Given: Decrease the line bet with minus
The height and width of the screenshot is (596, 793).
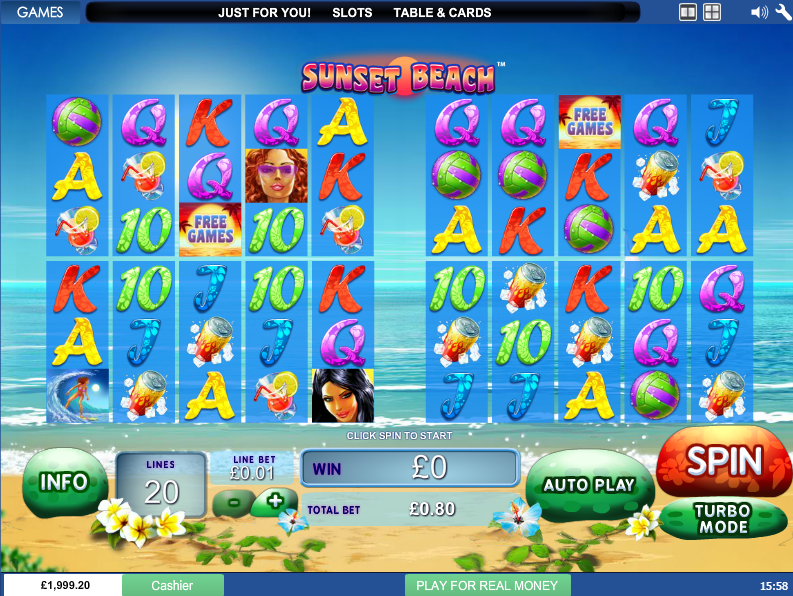Looking at the screenshot, I should pyautogui.click(x=233, y=500).
